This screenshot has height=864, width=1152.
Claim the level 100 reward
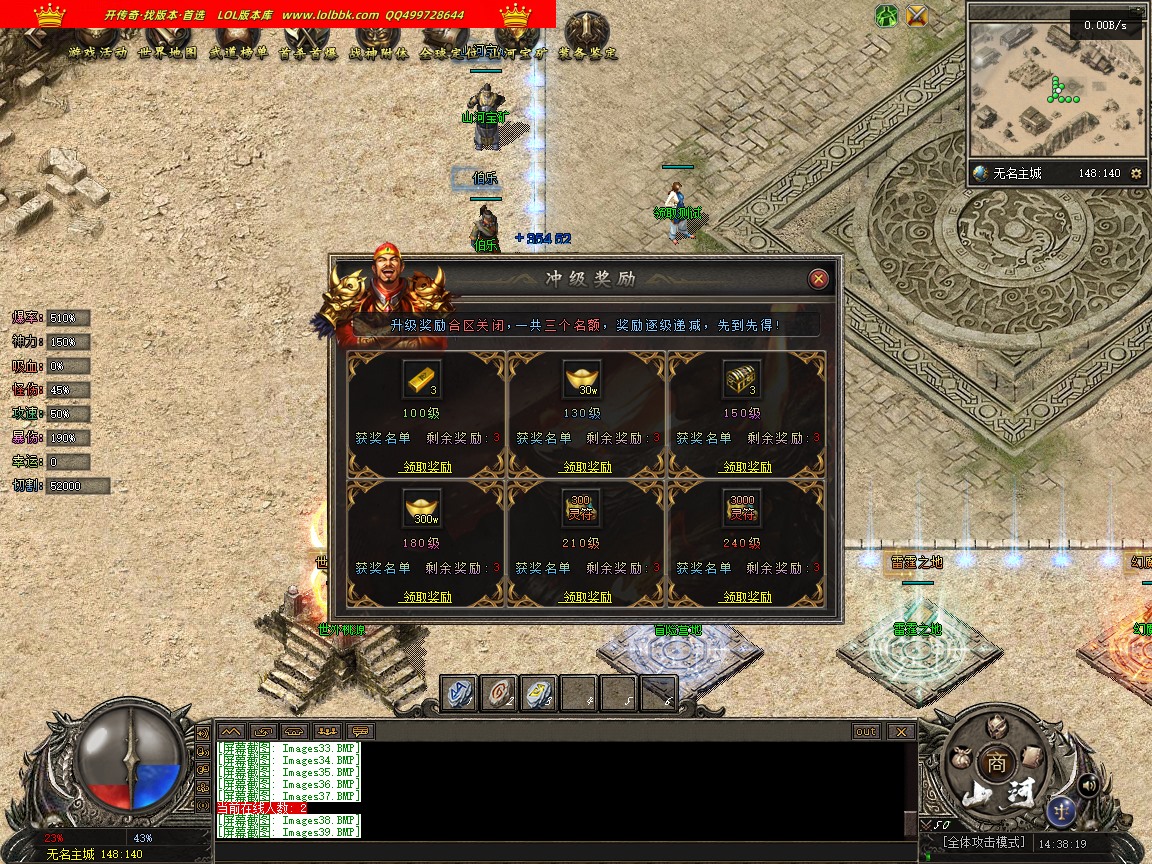(x=426, y=467)
